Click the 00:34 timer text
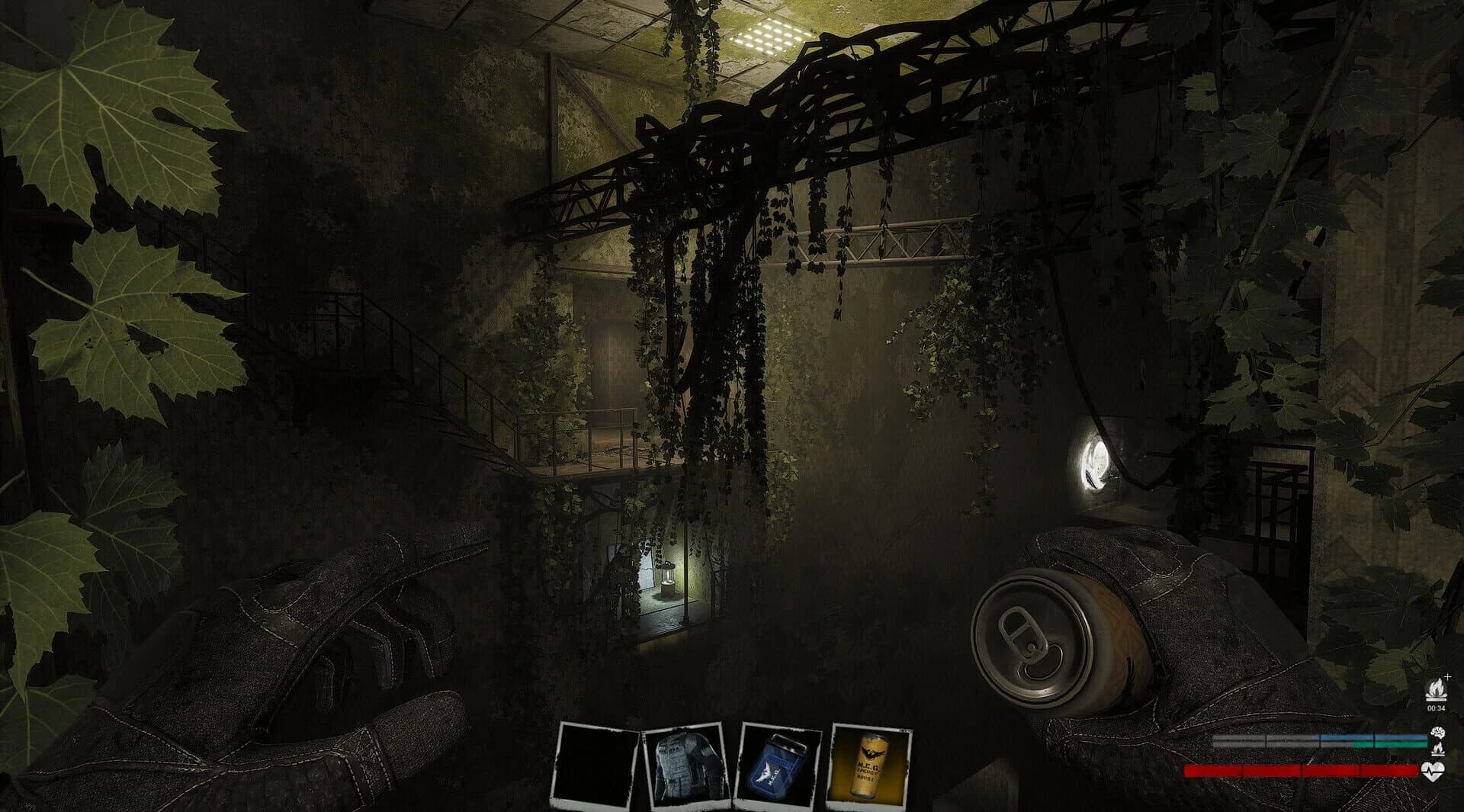The image size is (1464, 812). pyautogui.click(x=1436, y=708)
